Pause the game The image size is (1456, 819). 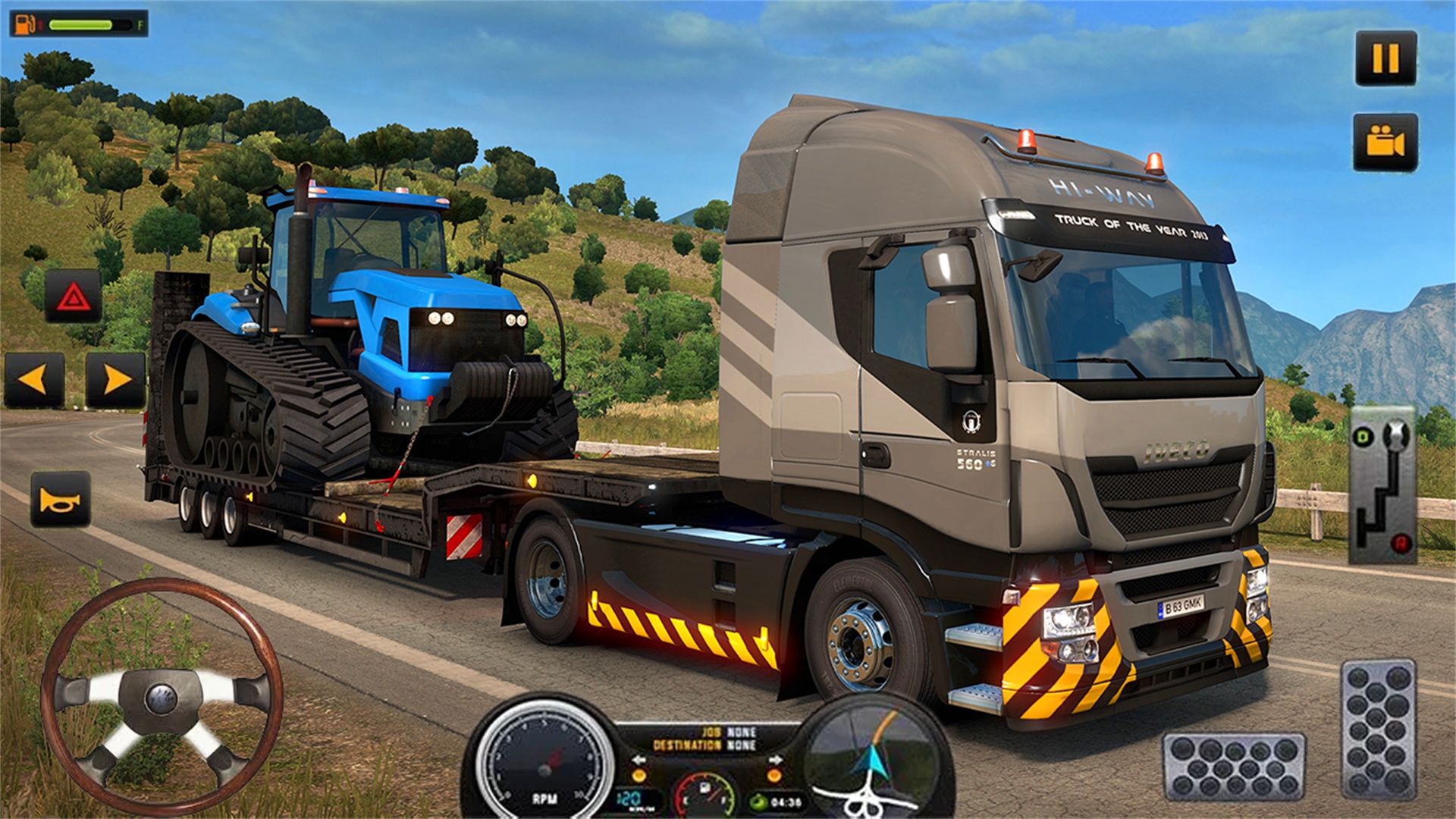(x=1385, y=58)
